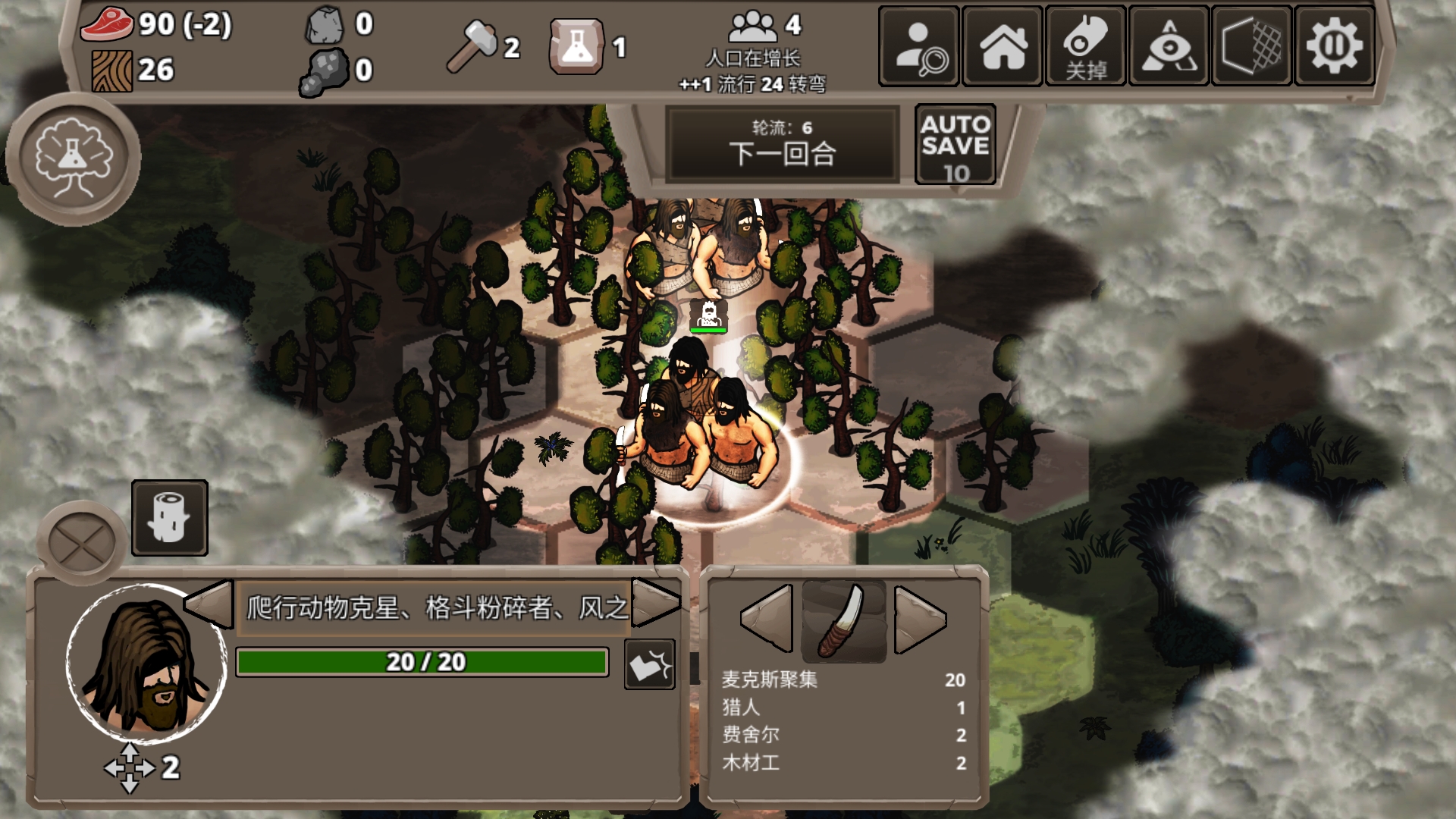Switch to the previous weapon
Screen dimensions: 1456x819
[767, 618]
